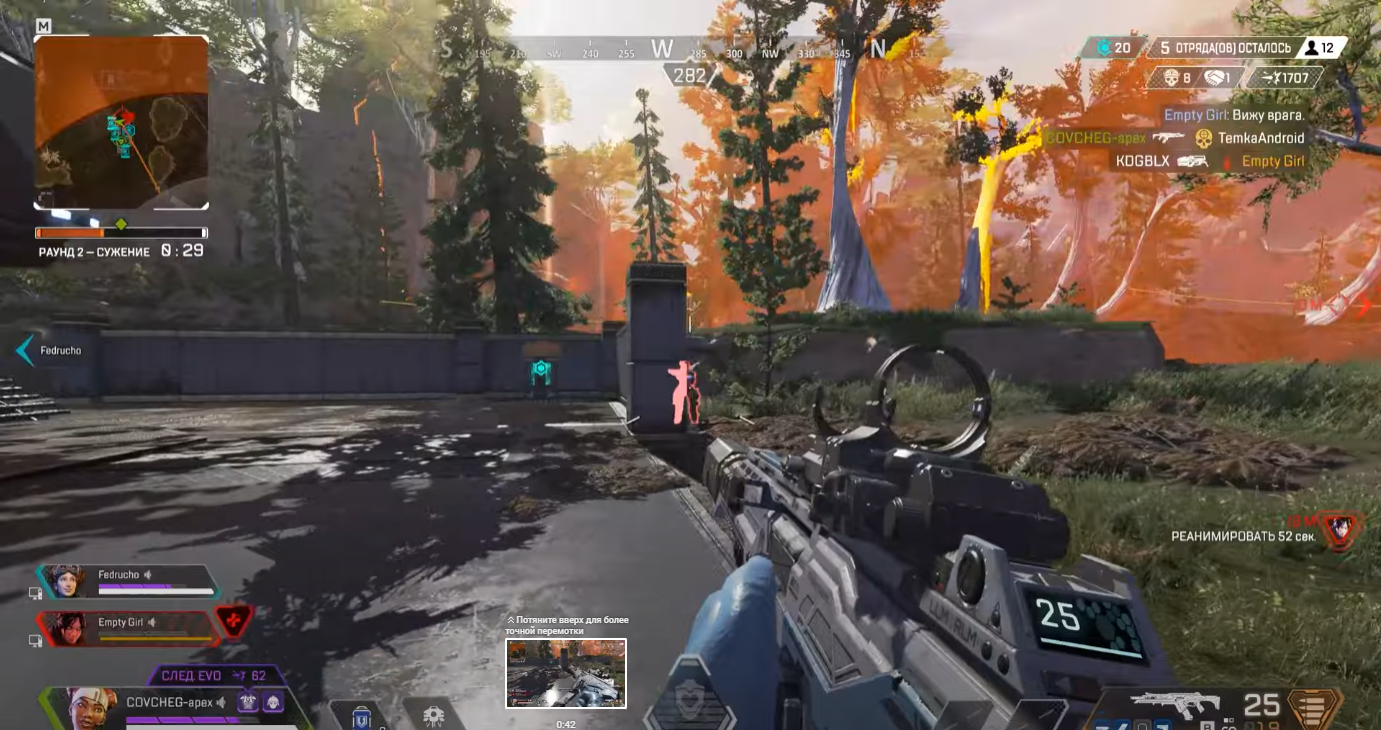Open the minimap in the corner

[x=121, y=122]
